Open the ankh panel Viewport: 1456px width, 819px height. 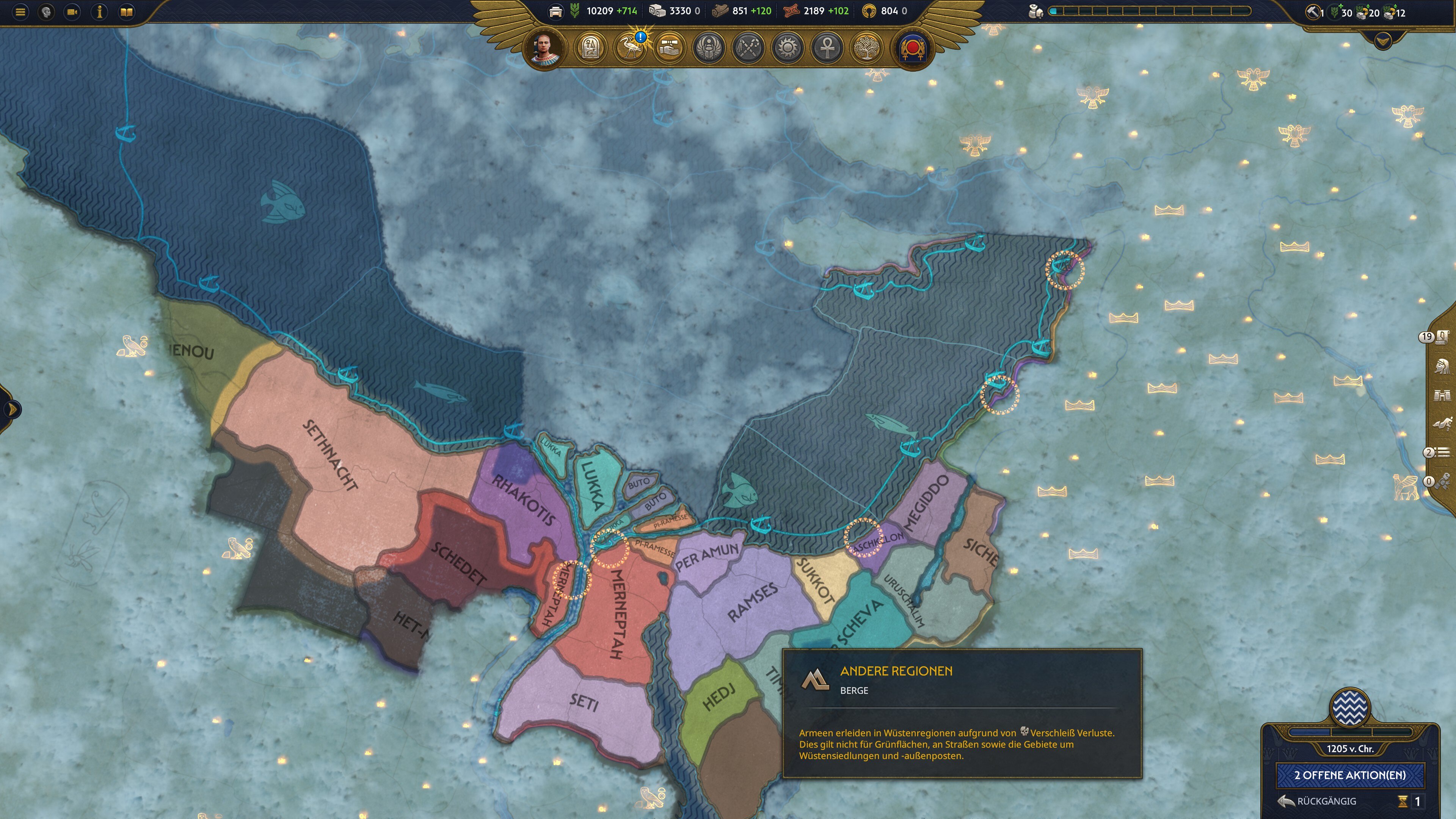click(827, 48)
